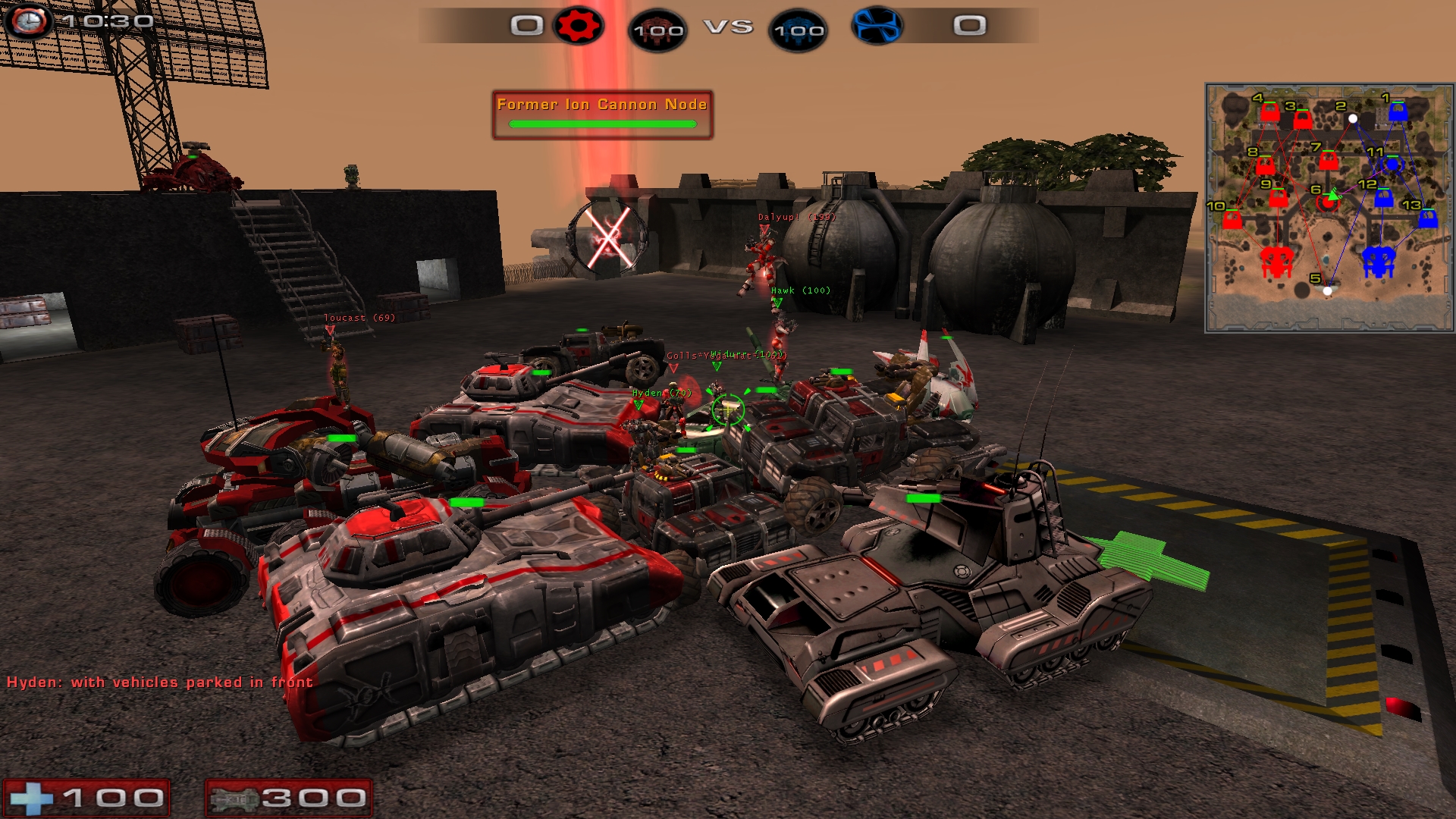
Task: Select node 3 on the minimap
Action: (x=1302, y=119)
